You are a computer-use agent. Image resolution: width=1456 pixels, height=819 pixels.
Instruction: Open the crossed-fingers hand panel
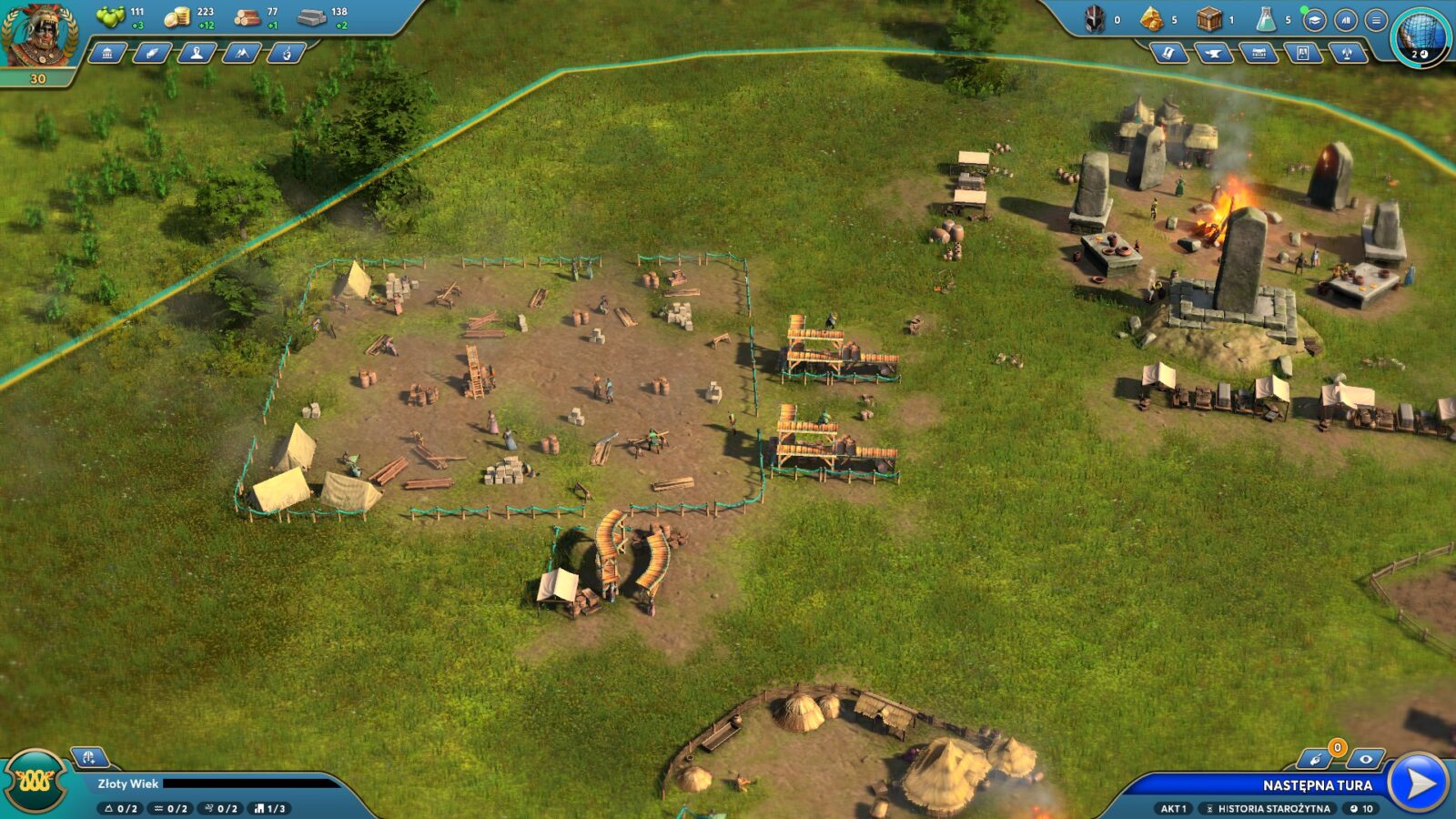click(286, 54)
